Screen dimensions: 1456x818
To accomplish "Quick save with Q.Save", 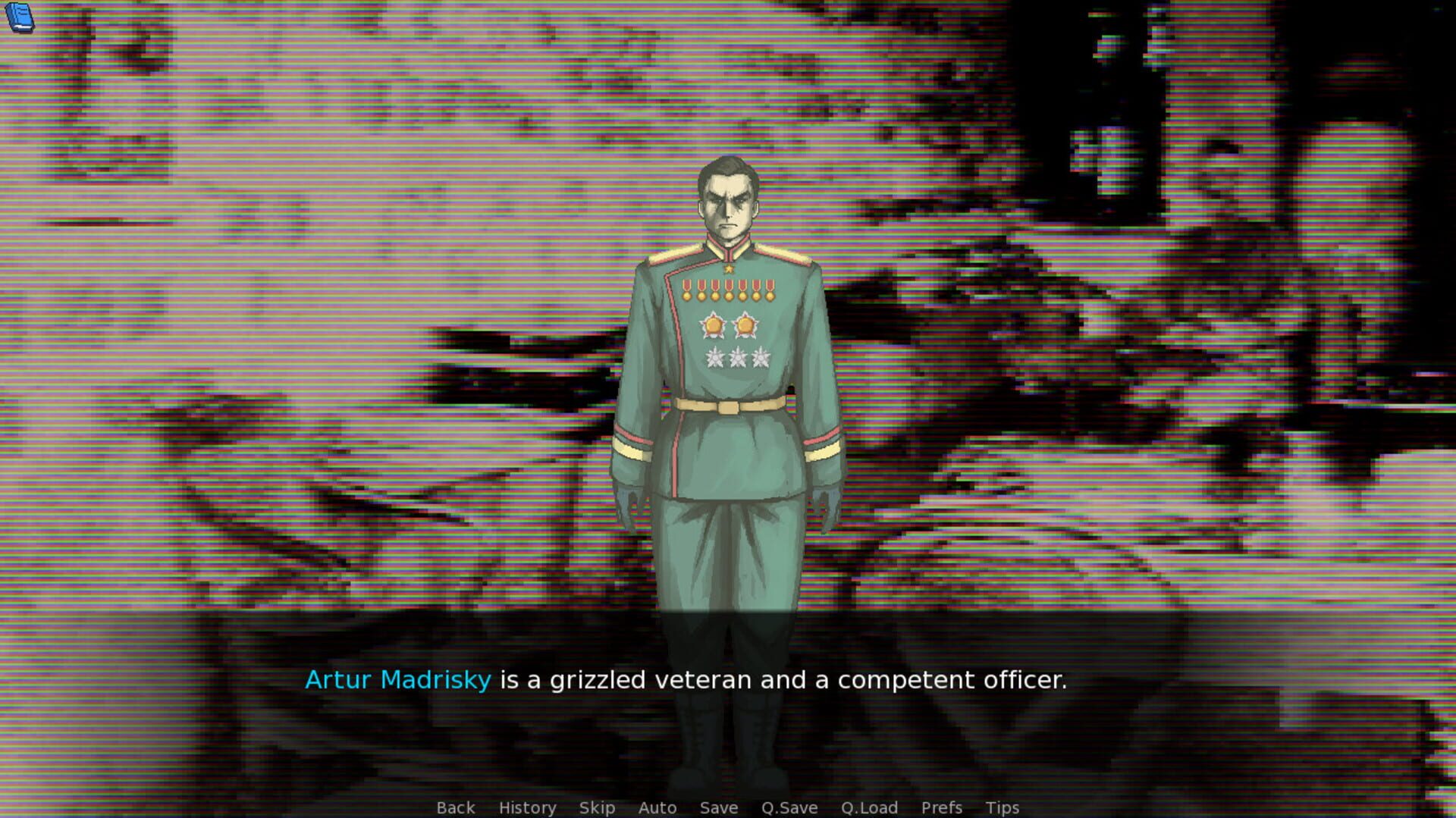I will [x=789, y=807].
